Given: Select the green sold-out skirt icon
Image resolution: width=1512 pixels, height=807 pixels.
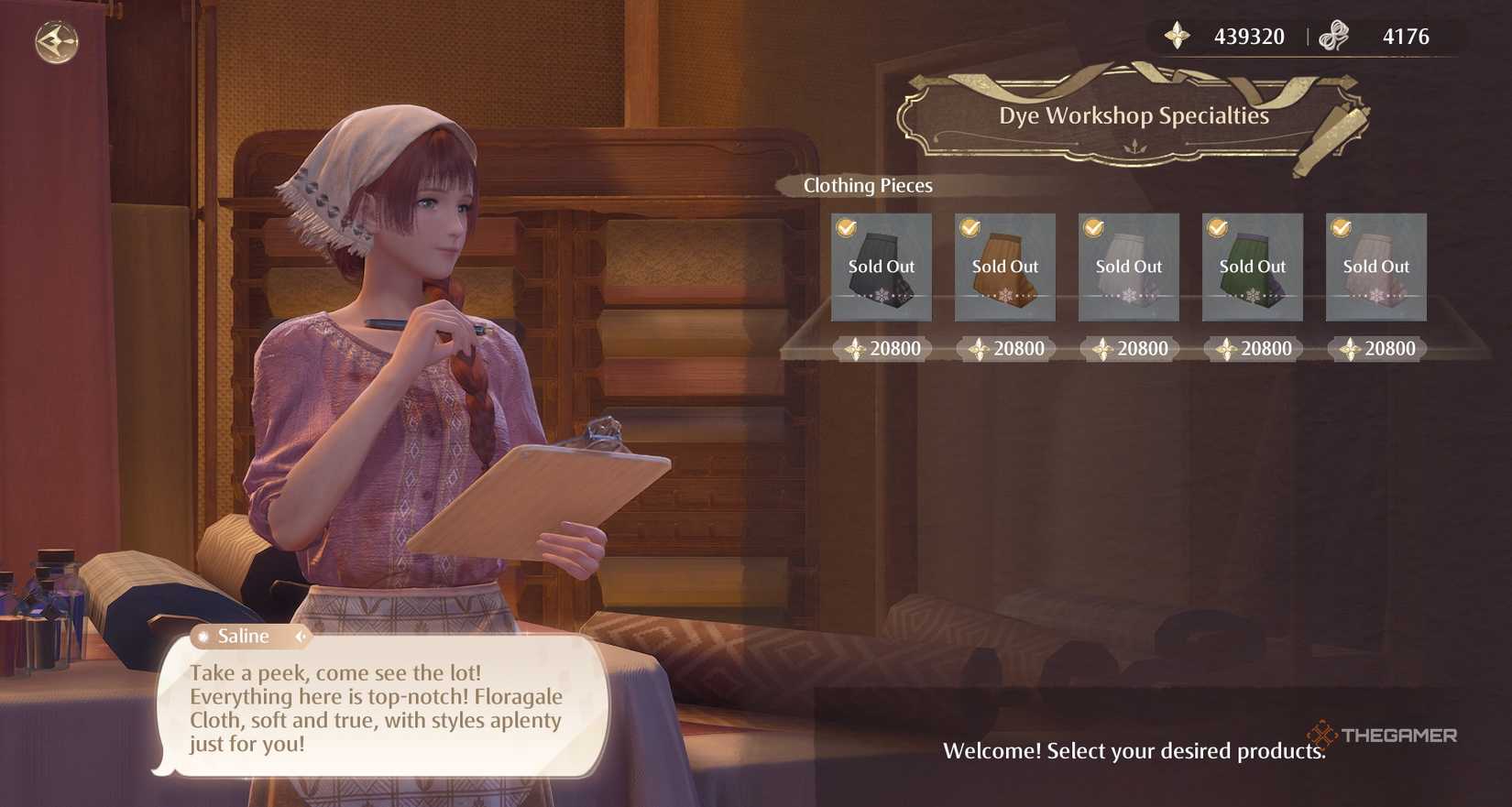Looking at the screenshot, I should 1252,268.
